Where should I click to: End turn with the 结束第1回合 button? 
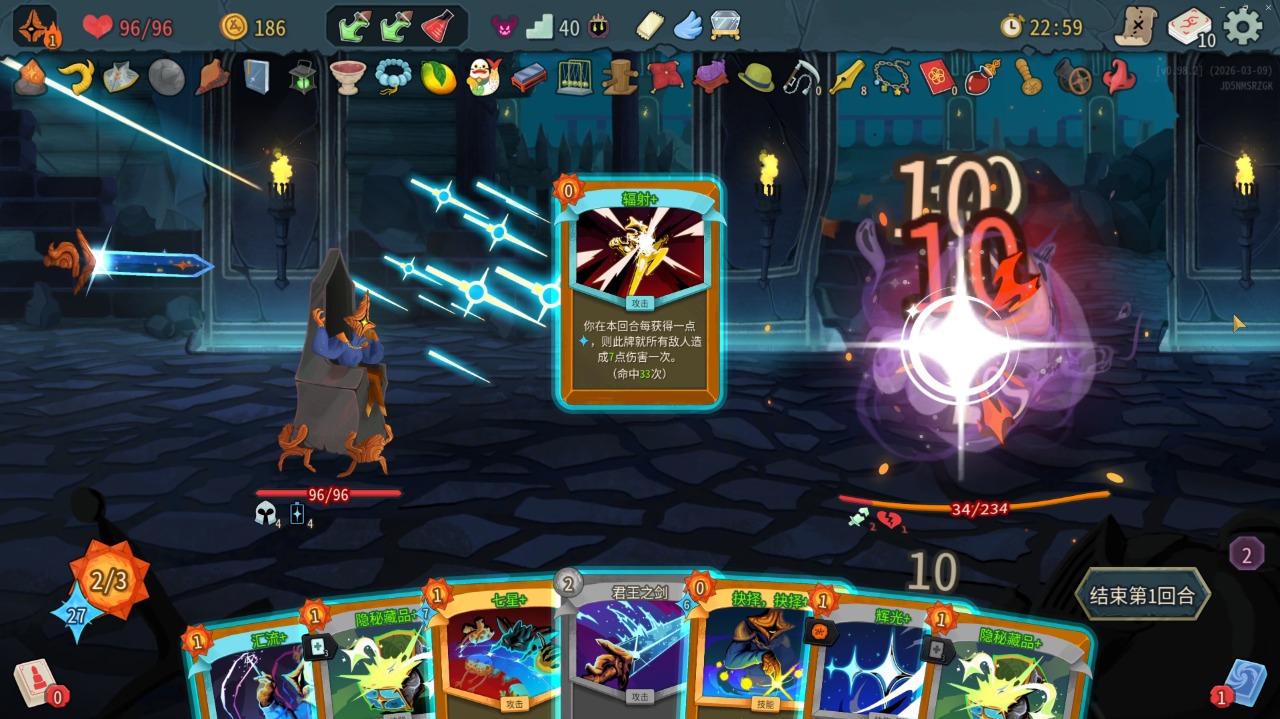pos(1141,596)
